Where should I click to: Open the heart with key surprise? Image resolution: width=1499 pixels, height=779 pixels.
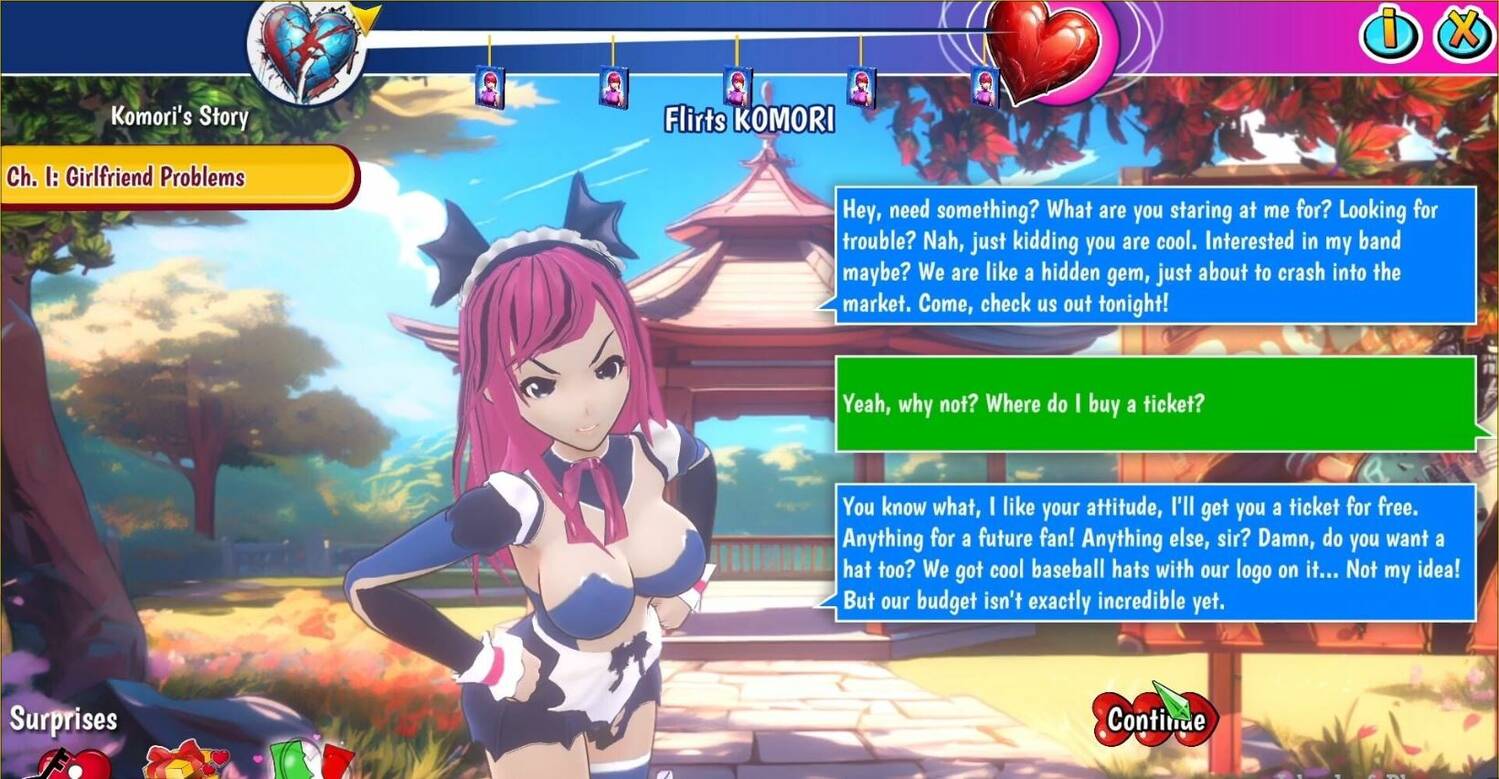pyautogui.click(x=72, y=764)
